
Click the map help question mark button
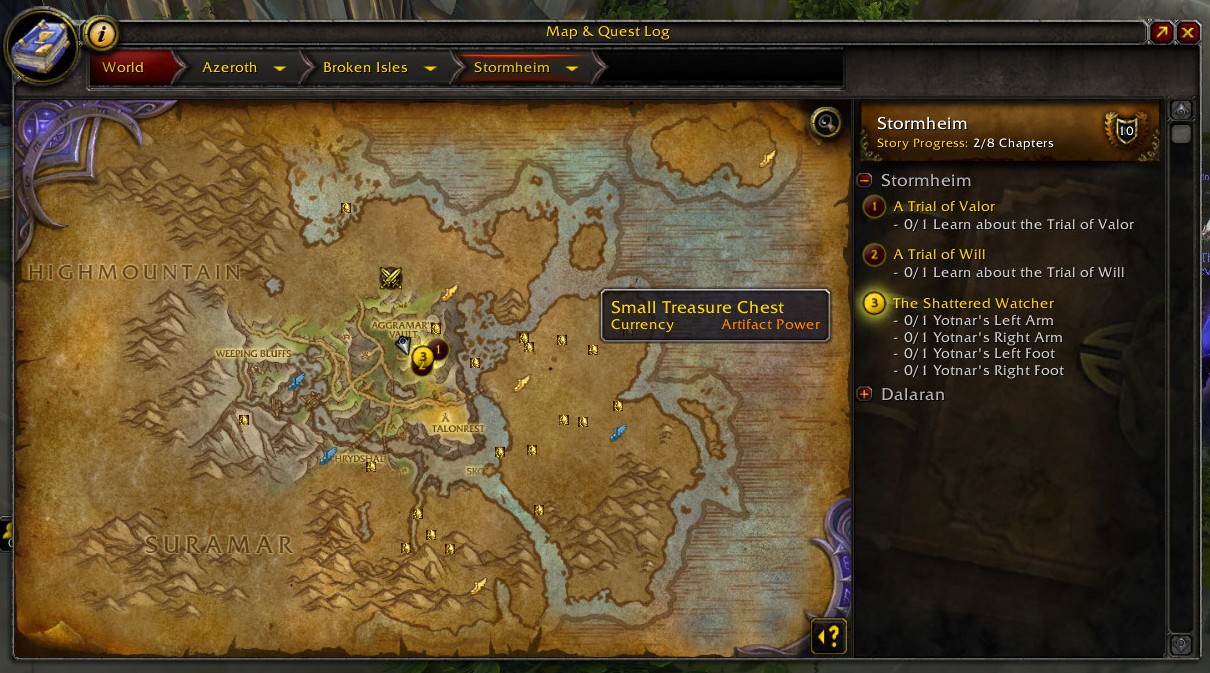pyautogui.click(x=829, y=635)
